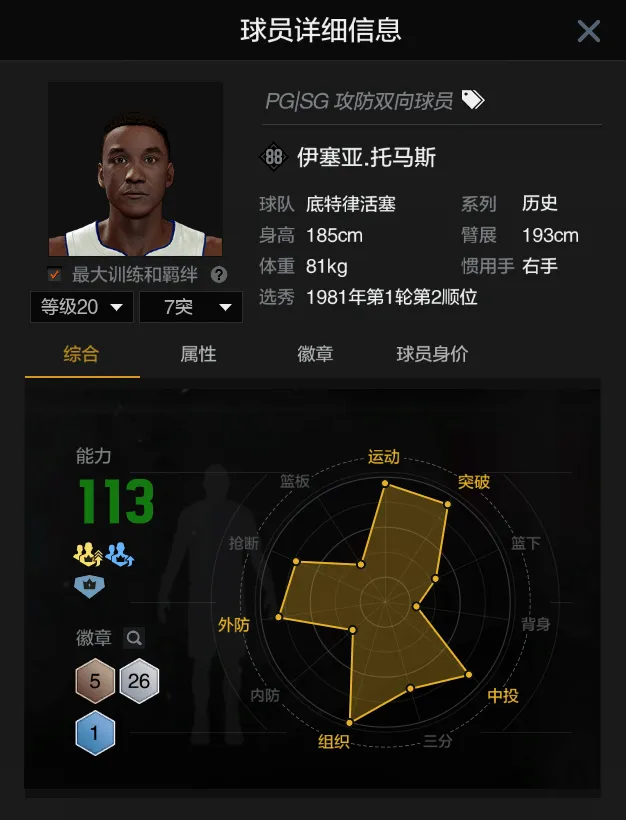The height and width of the screenshot is (820, 626).
Task: Open the 徽章 tab
Action: point(315,354)
